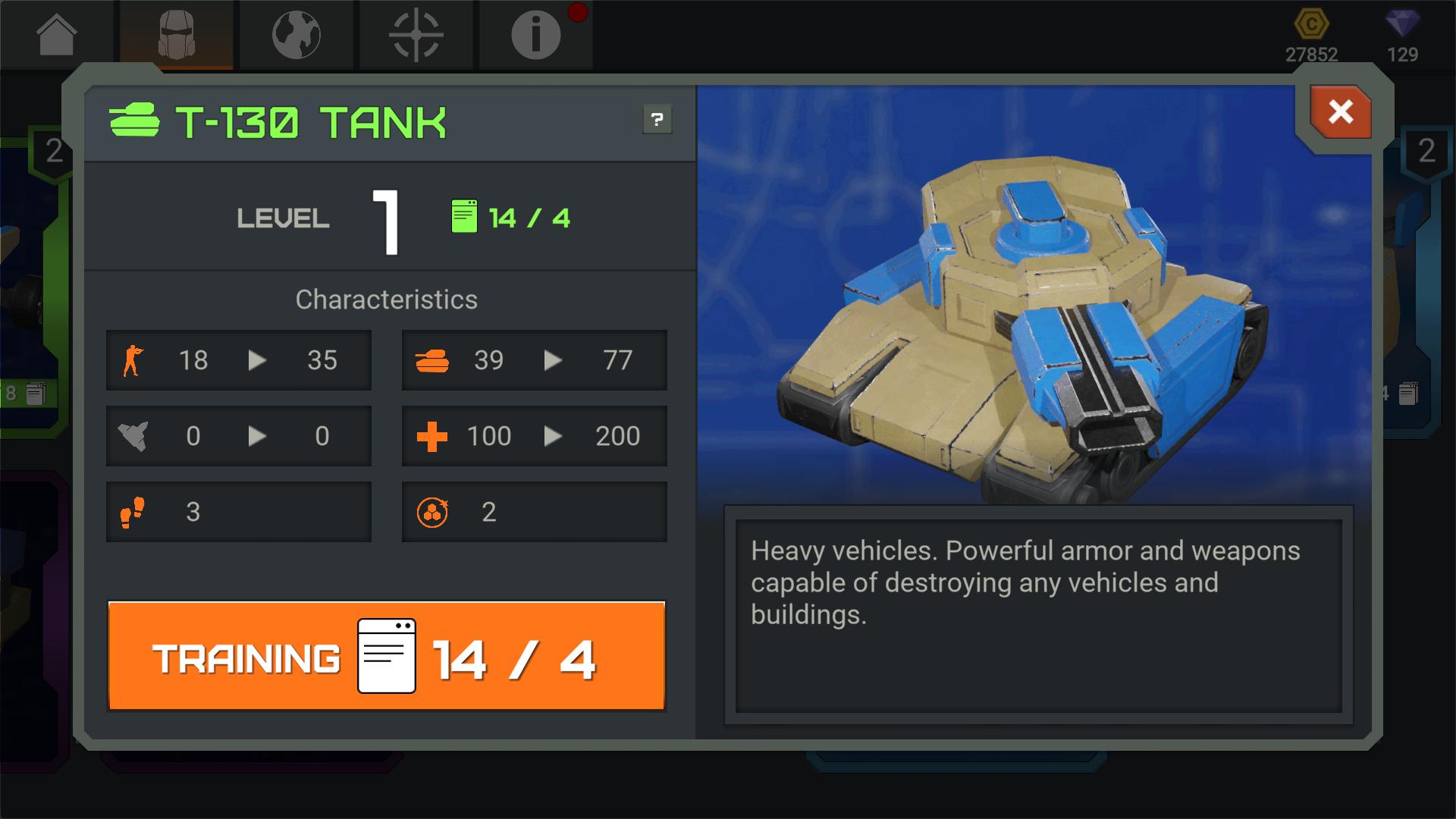Viewport: 1456px width, 819px height.
Task: Tap the gold coin currency icon
Action: pyautogui.click(x=1311, y=24)
